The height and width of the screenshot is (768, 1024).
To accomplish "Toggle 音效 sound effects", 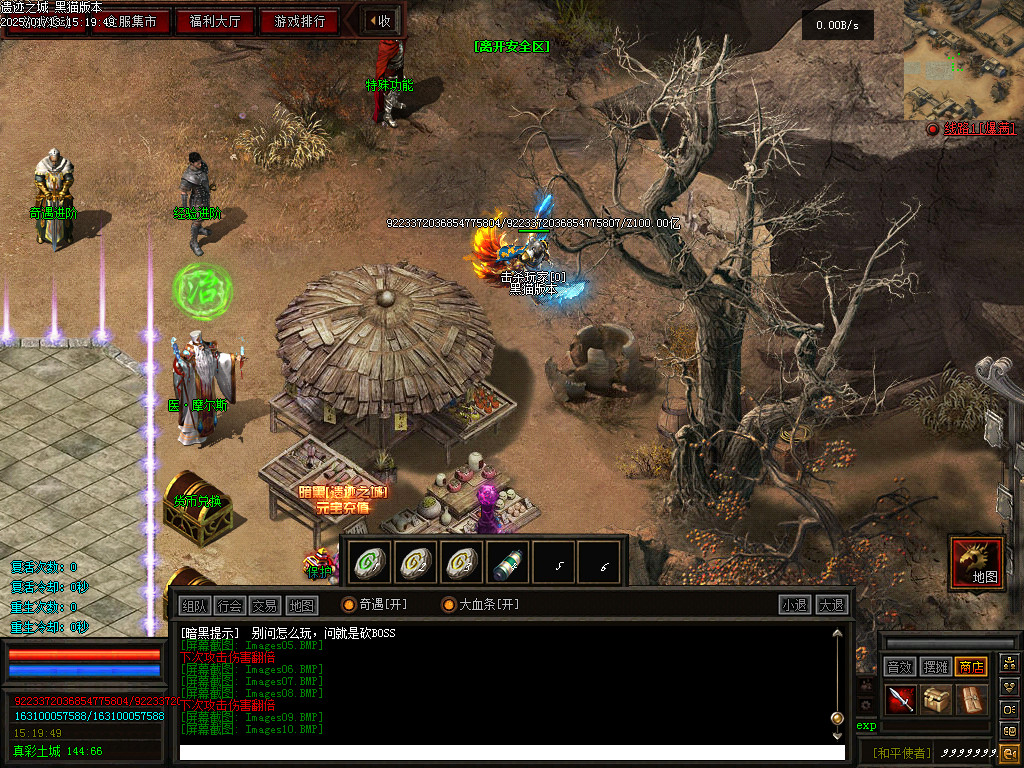I will [900, 667].
